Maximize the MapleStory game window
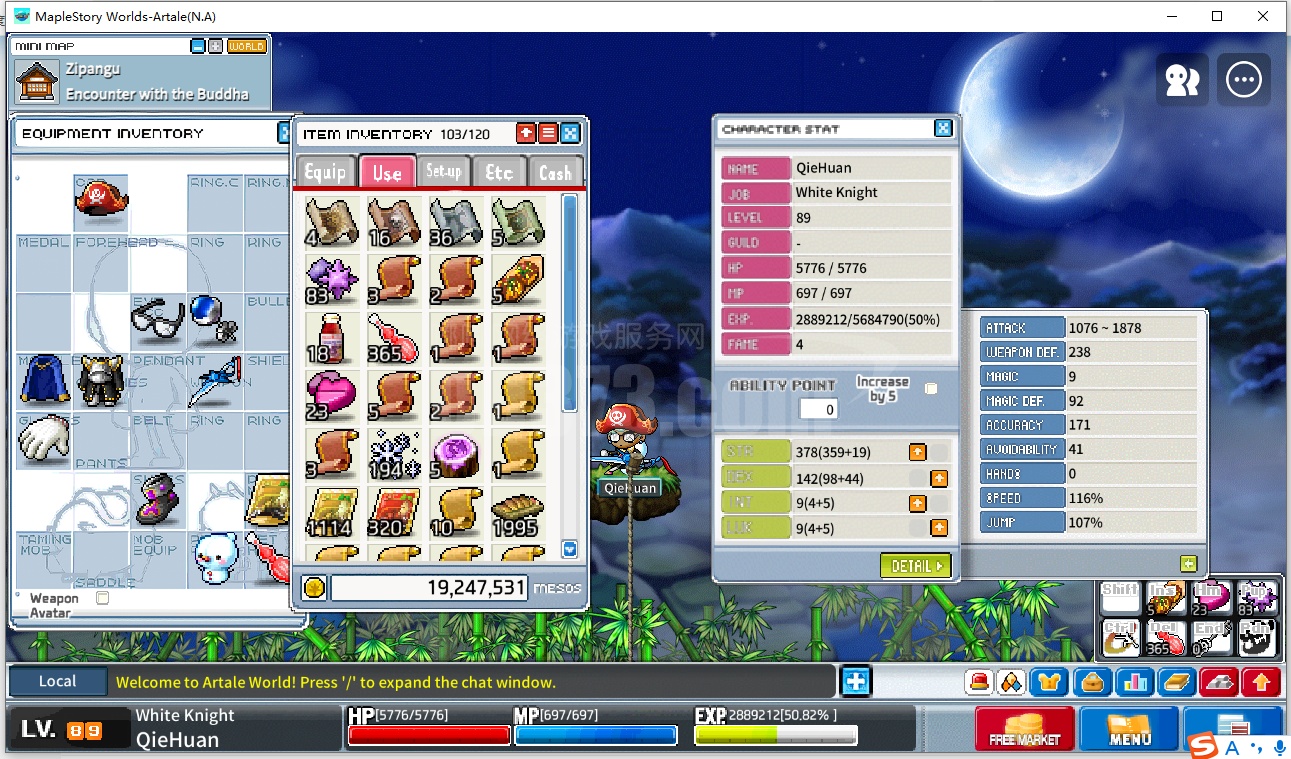Image resolution: width=1291 pixels, height=759 pixels. point(1217,16)
